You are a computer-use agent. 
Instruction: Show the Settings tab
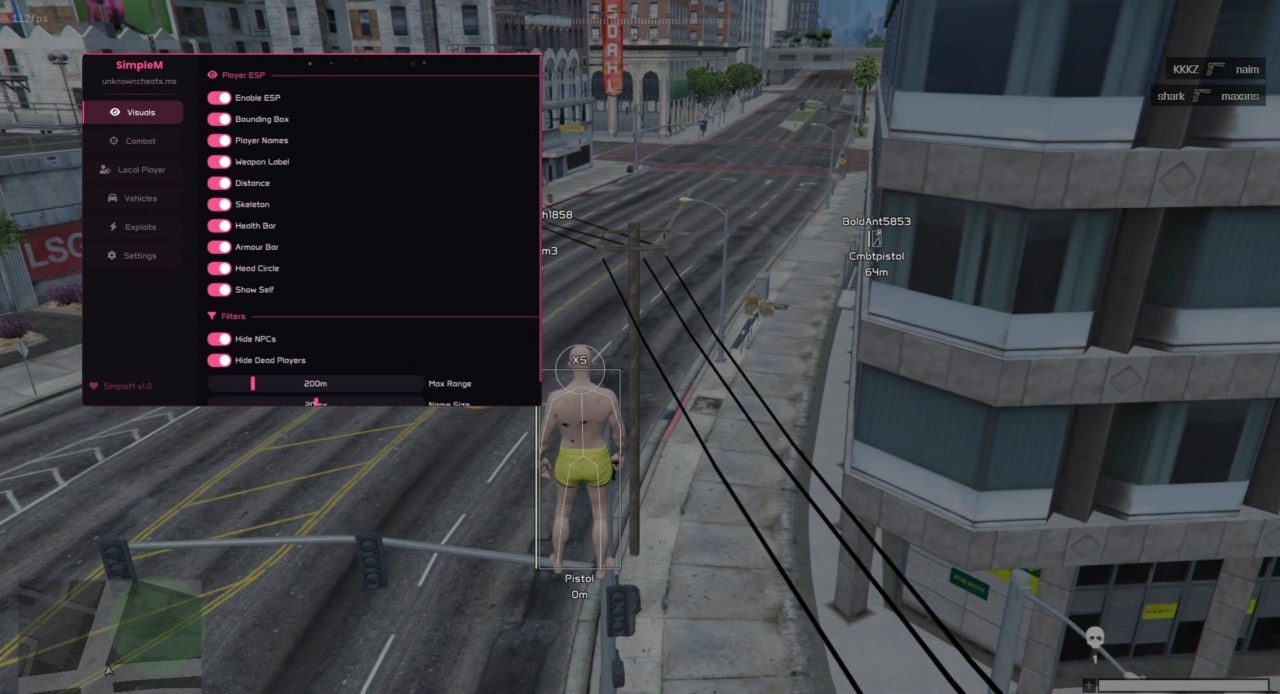pos(133,255)
